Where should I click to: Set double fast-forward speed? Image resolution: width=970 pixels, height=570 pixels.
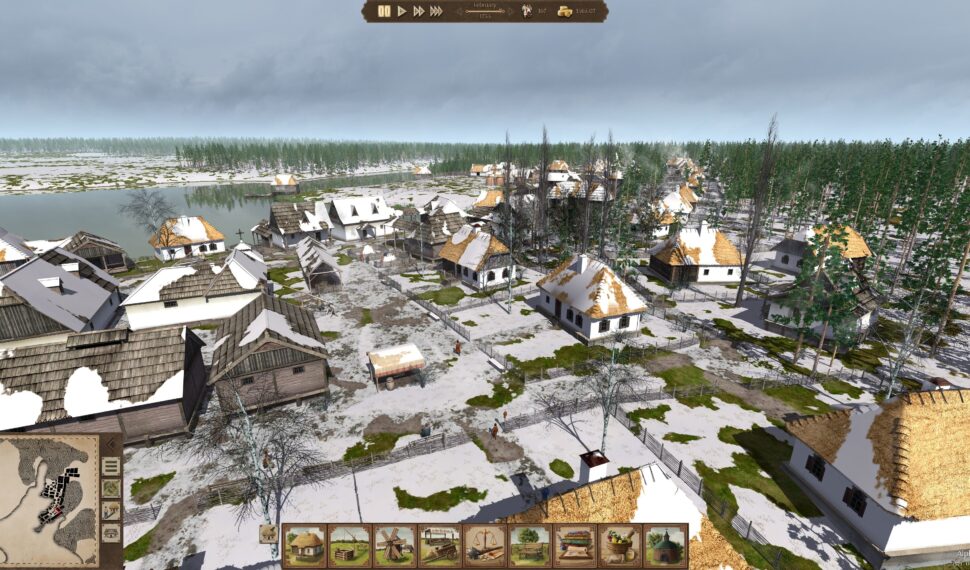tap(418, 11)
